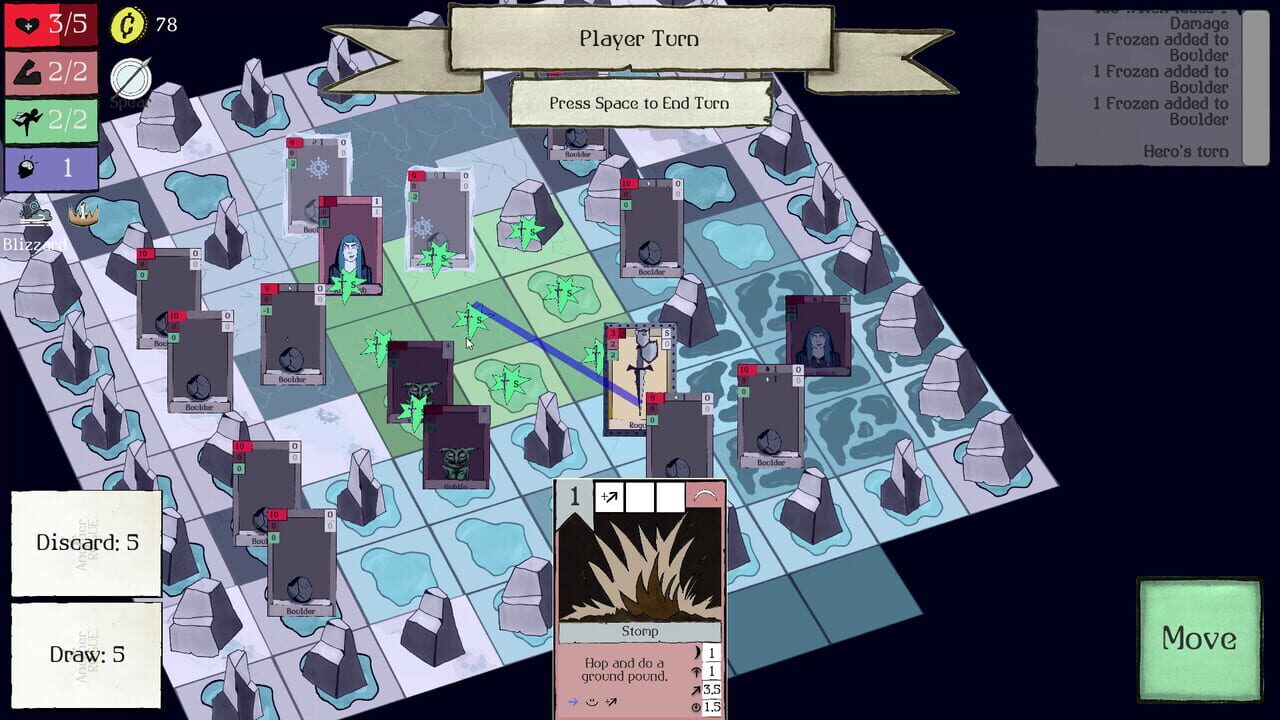Click the curved arrow at the Stomp card's top right
The image size is (1280, 720).
(x=705, y=493)
